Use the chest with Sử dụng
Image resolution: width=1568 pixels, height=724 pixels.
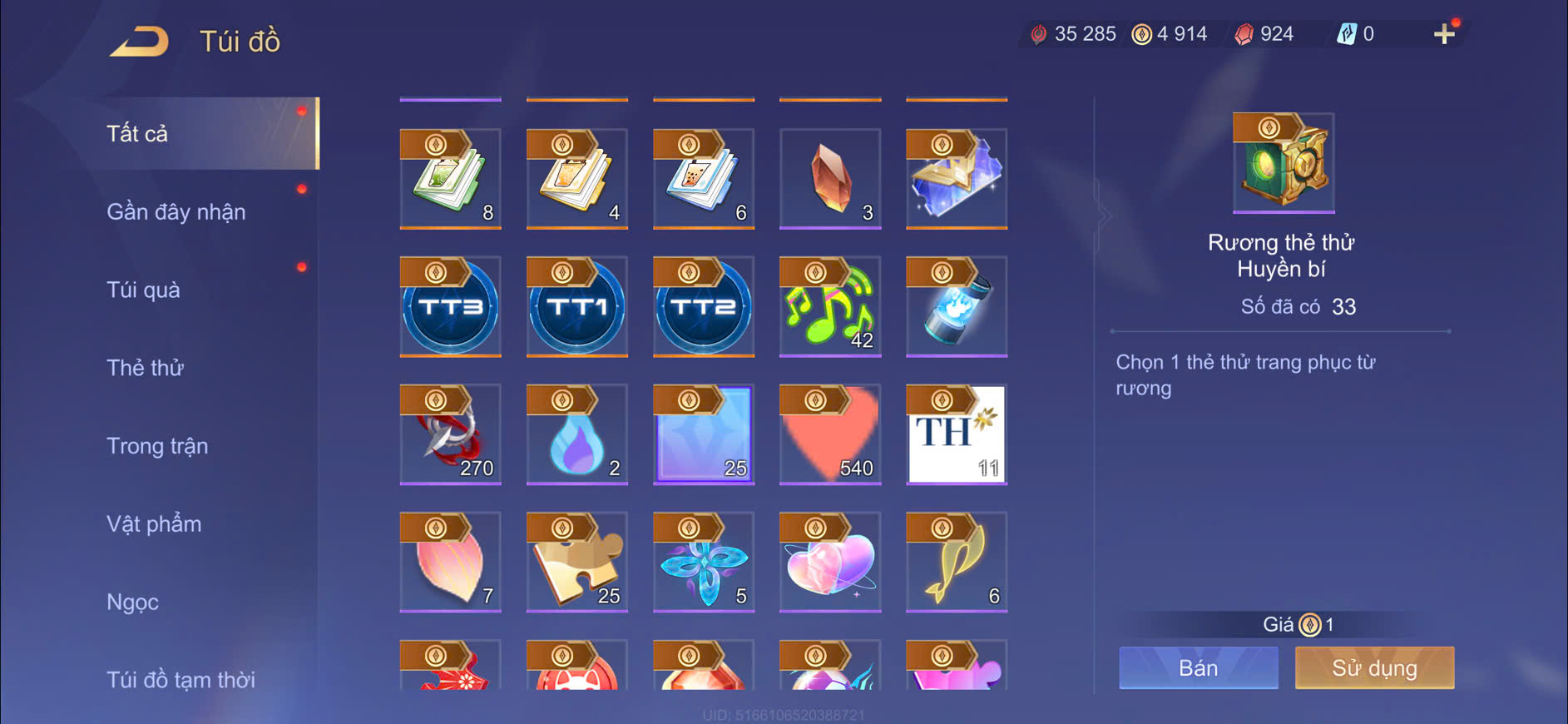[x=1374, y=667]
